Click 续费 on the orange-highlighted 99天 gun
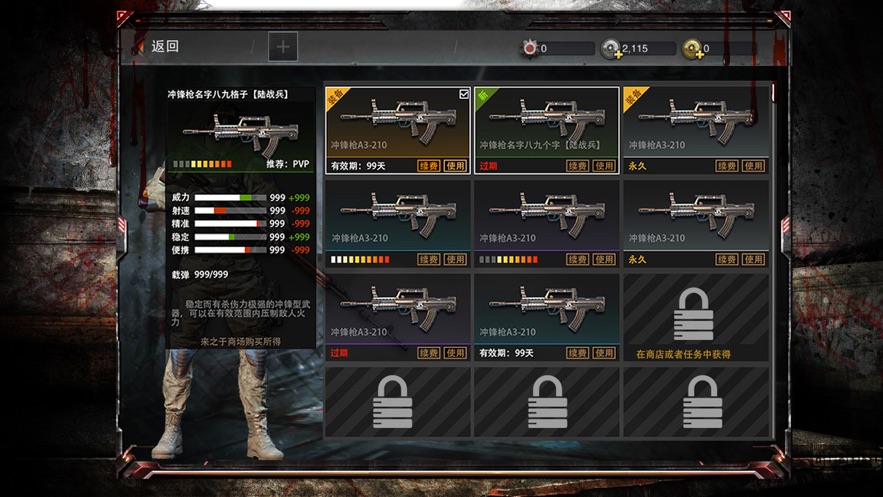The width and height of the screenshot is (883, 497). [x=429, y=166]
